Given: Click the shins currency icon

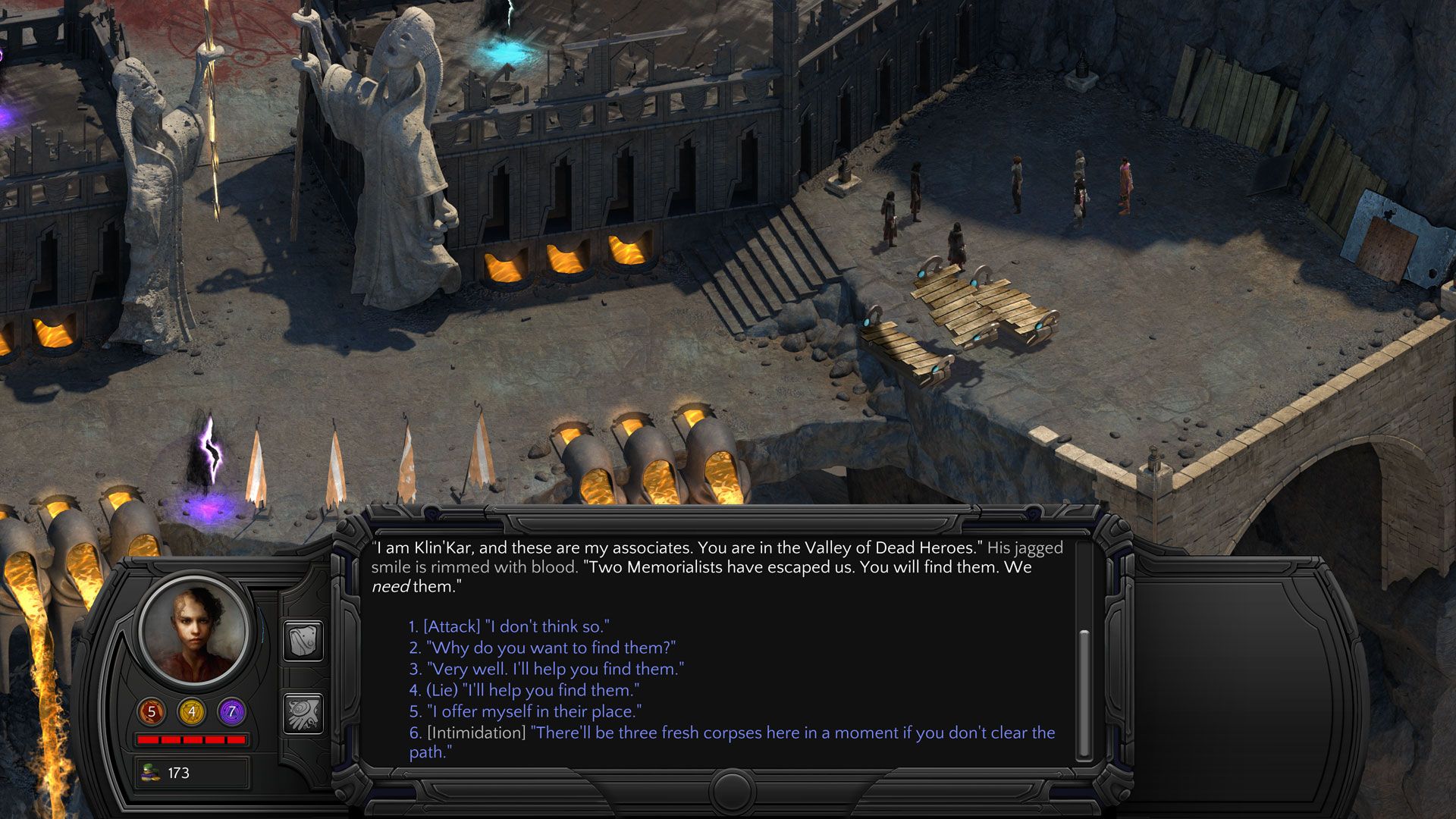Looking at the screenshot, I should (149, 770).
